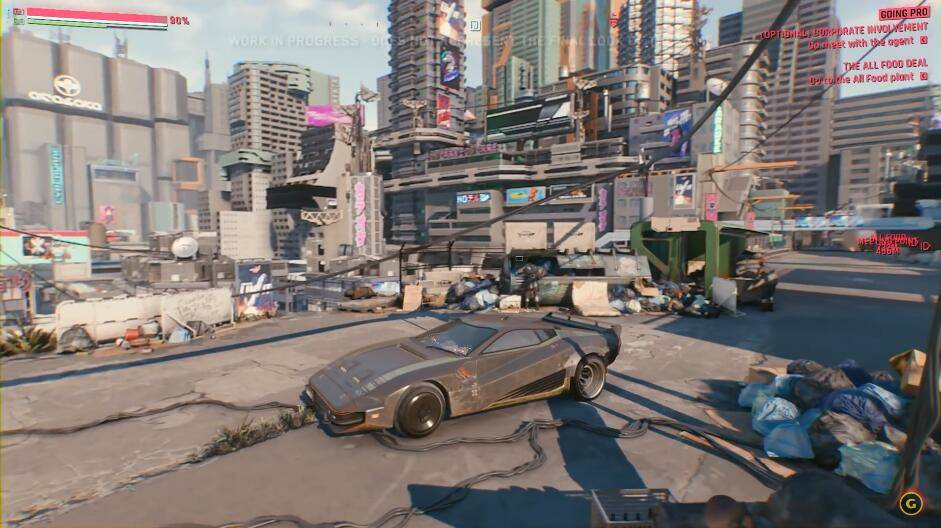This screenshot has width=941, height=528.
Task: Select The All Food Deal objective
Action: coord(885,64)
